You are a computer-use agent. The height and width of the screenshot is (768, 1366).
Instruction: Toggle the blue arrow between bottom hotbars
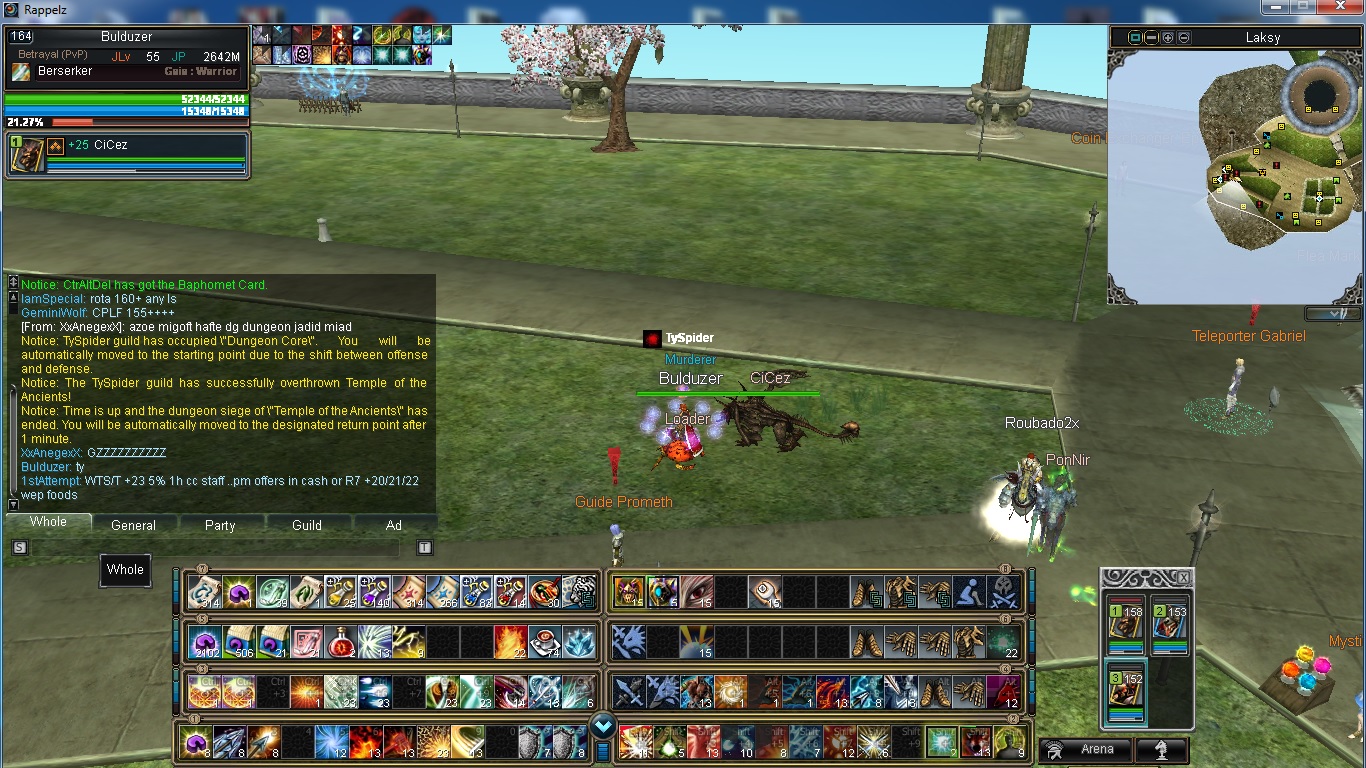point(602,726)
